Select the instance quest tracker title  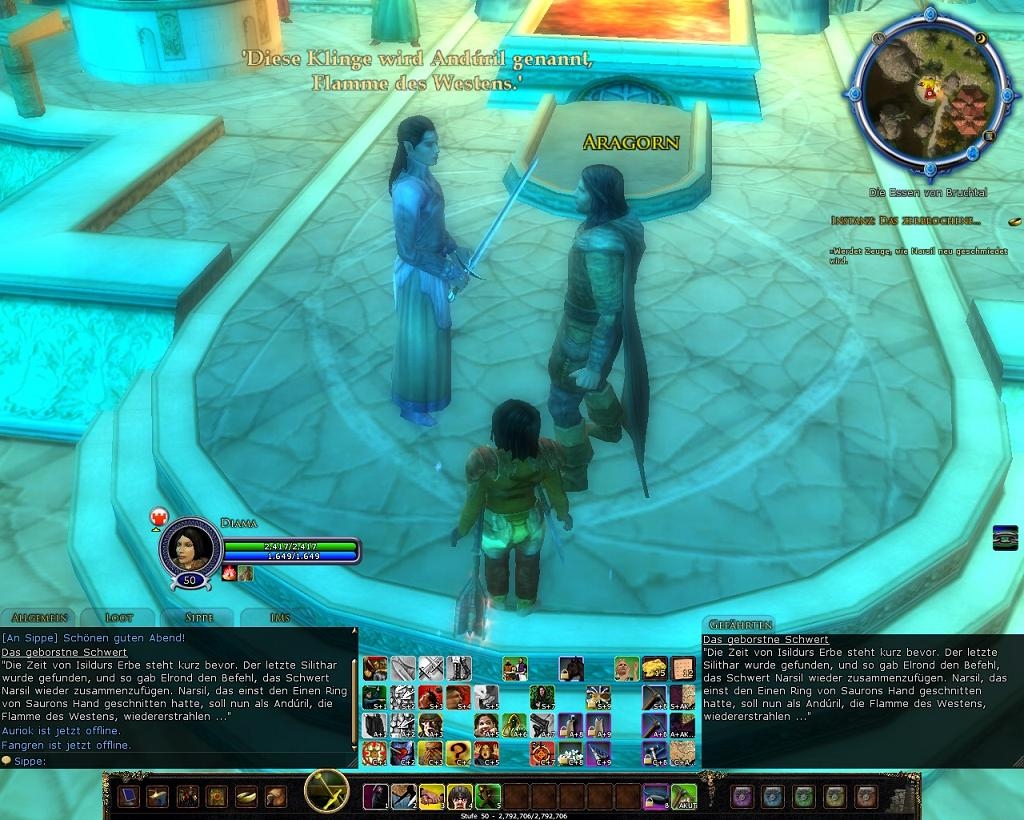coord(906,220)
